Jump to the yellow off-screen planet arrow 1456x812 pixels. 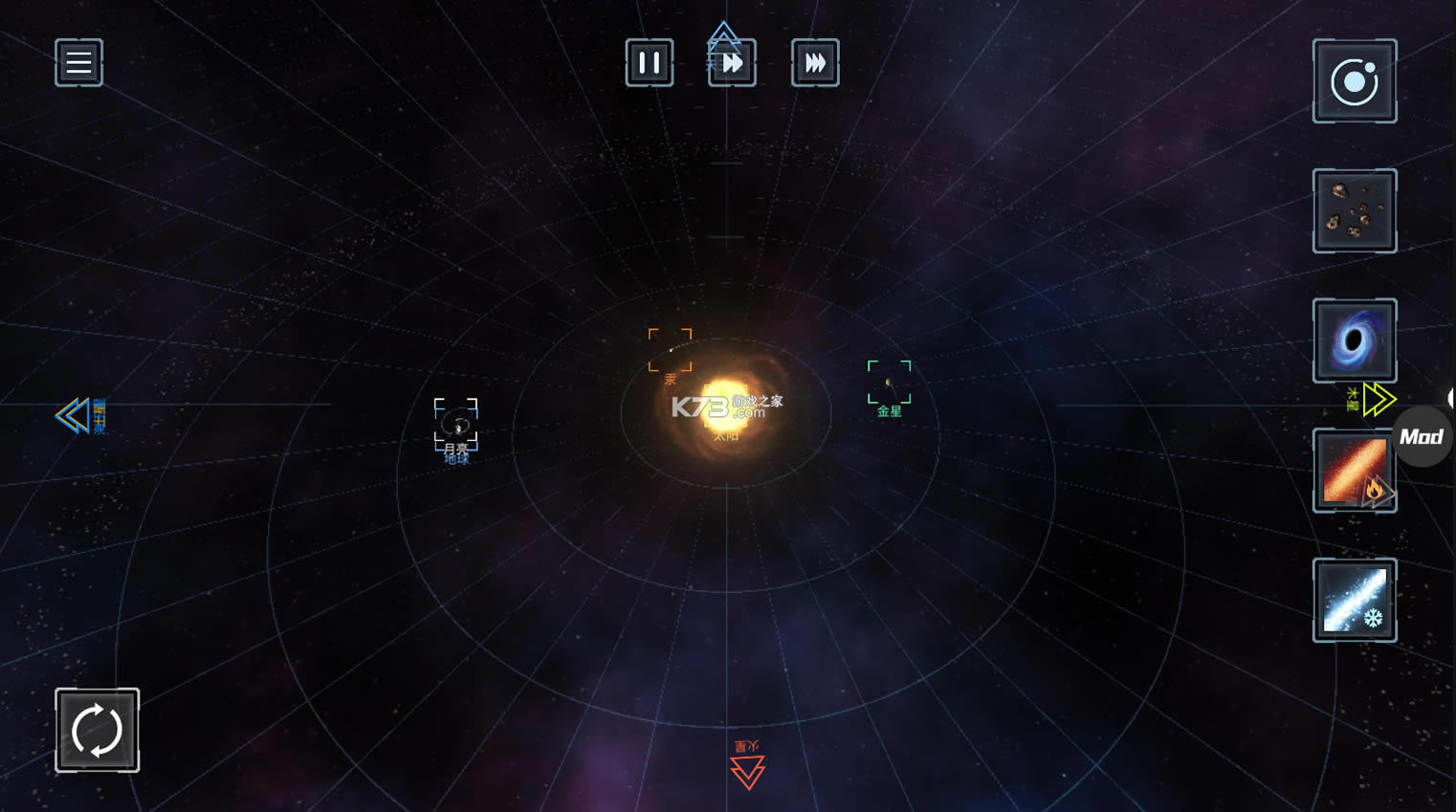pyautogui.click(x=1378, y=399)
